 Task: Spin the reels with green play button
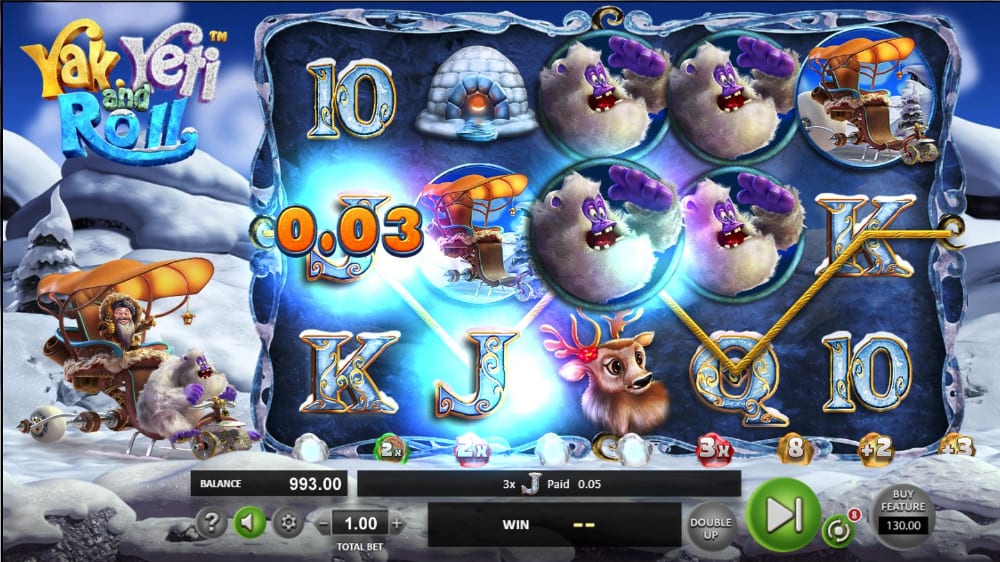point(784,514)
